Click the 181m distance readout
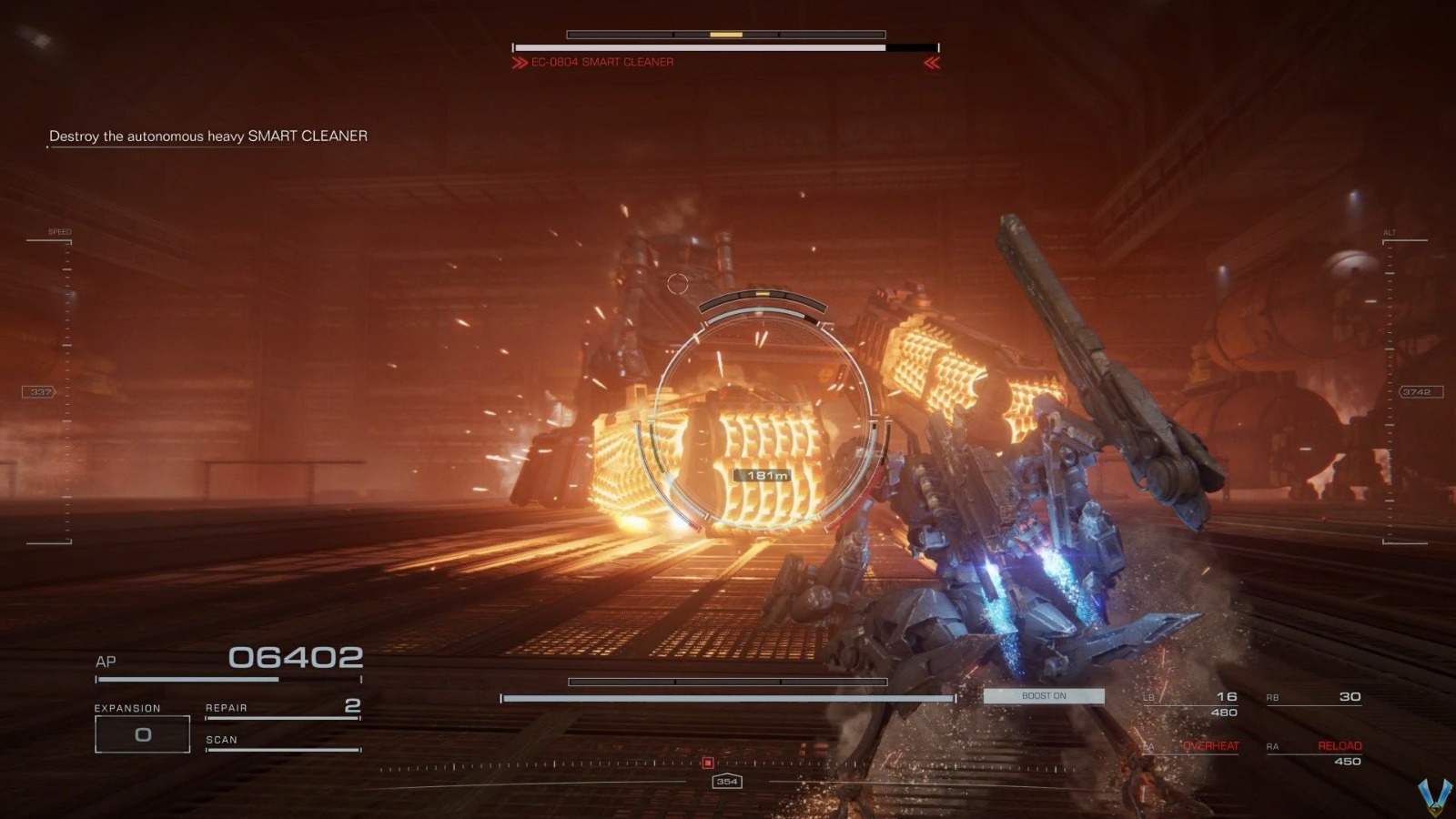The image size is (1456, 819). [761, 474]
